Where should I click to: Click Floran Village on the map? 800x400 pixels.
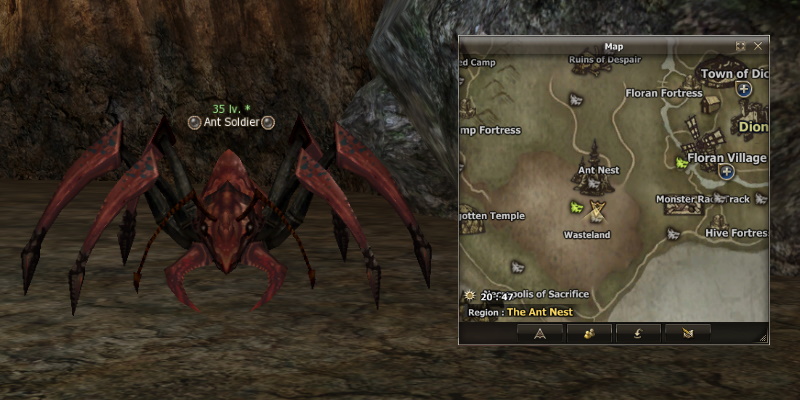(x=727, y=158)
